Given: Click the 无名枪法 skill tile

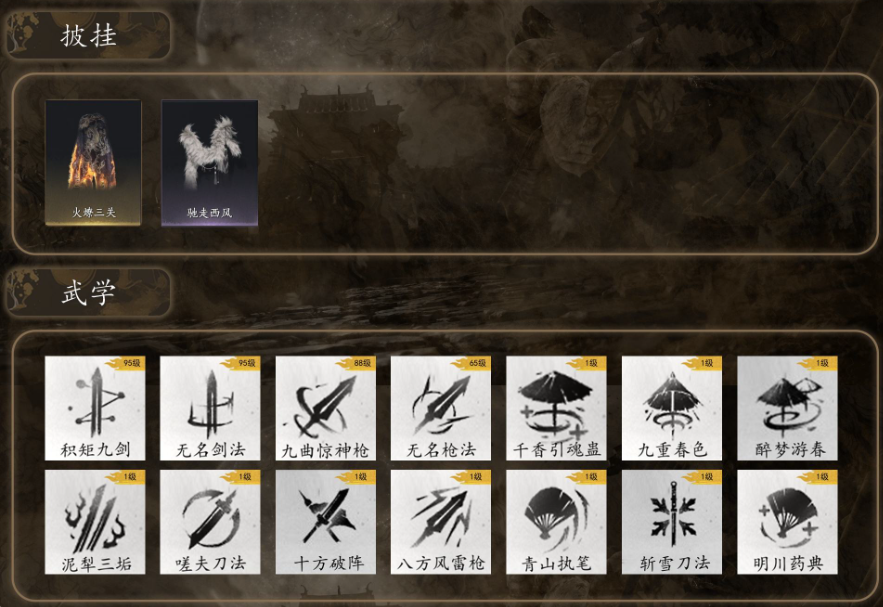Looking at the screenshot, I should [x=441, y=408].
